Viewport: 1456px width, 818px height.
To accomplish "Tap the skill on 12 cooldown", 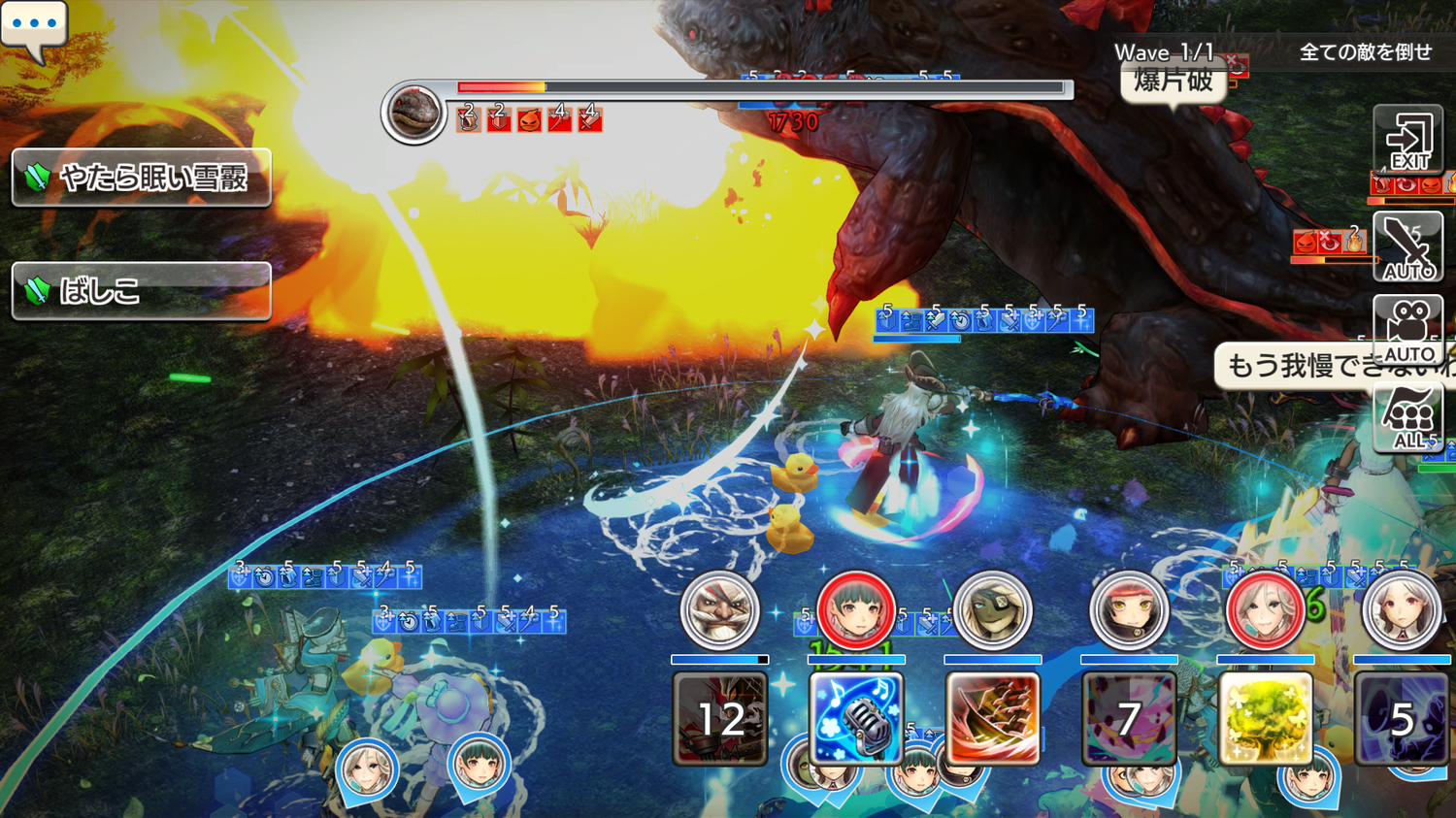I will coord(719,719).
